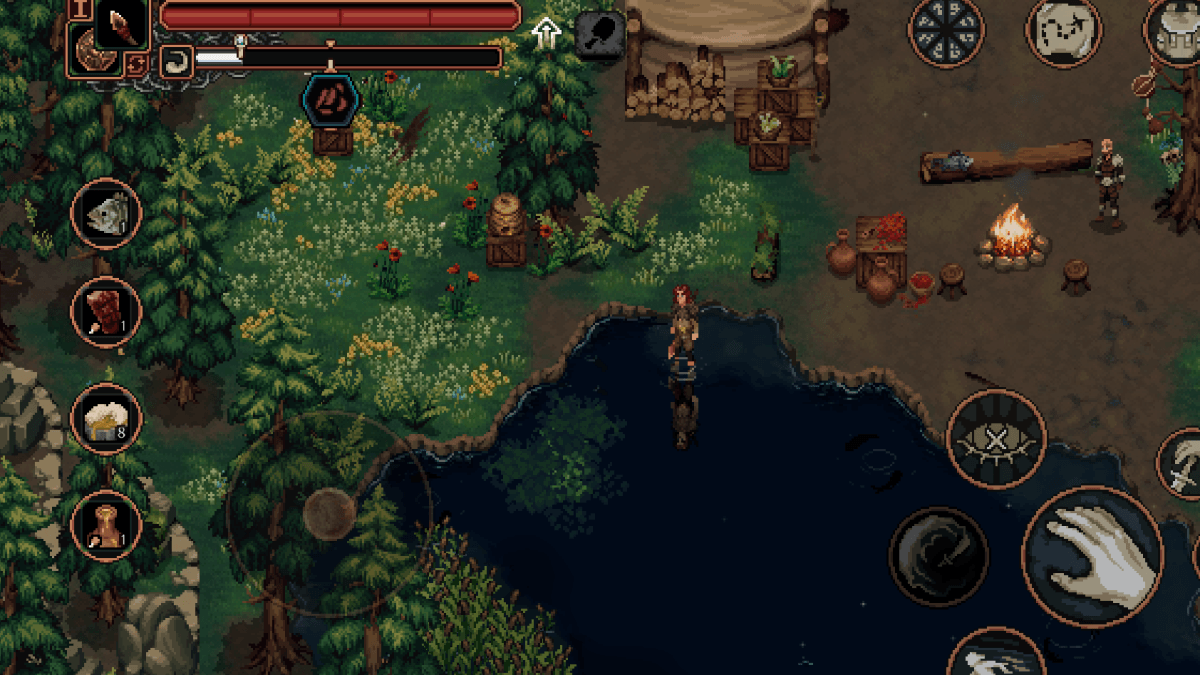Tap the crescent hook icon by stamina bar
This screenshot has height=675, width=1200.
pos(176,62)
